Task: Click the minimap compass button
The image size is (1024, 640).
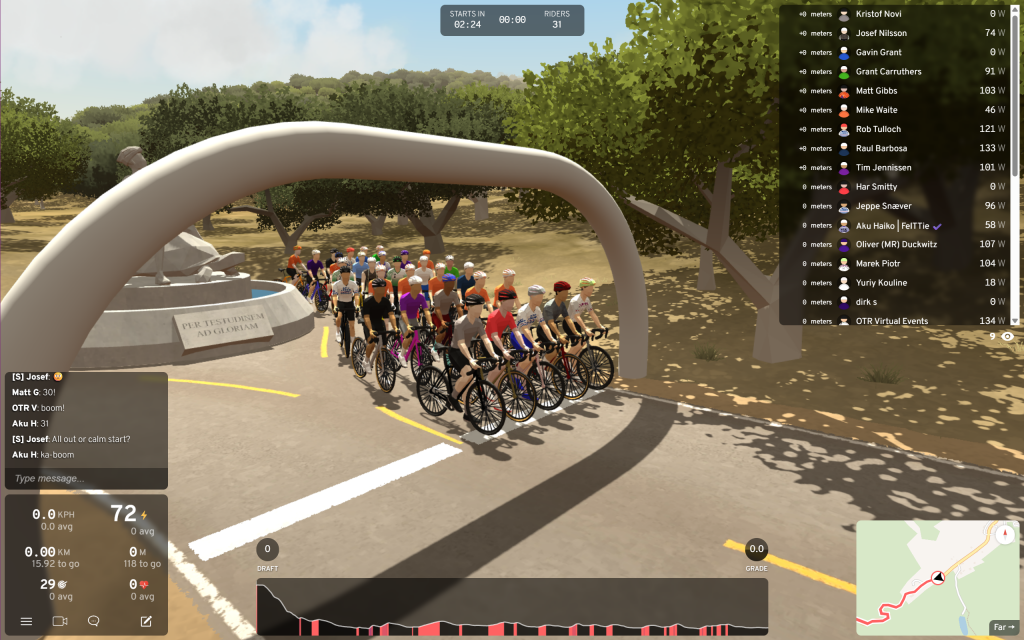Action: tap(1005, 533)
